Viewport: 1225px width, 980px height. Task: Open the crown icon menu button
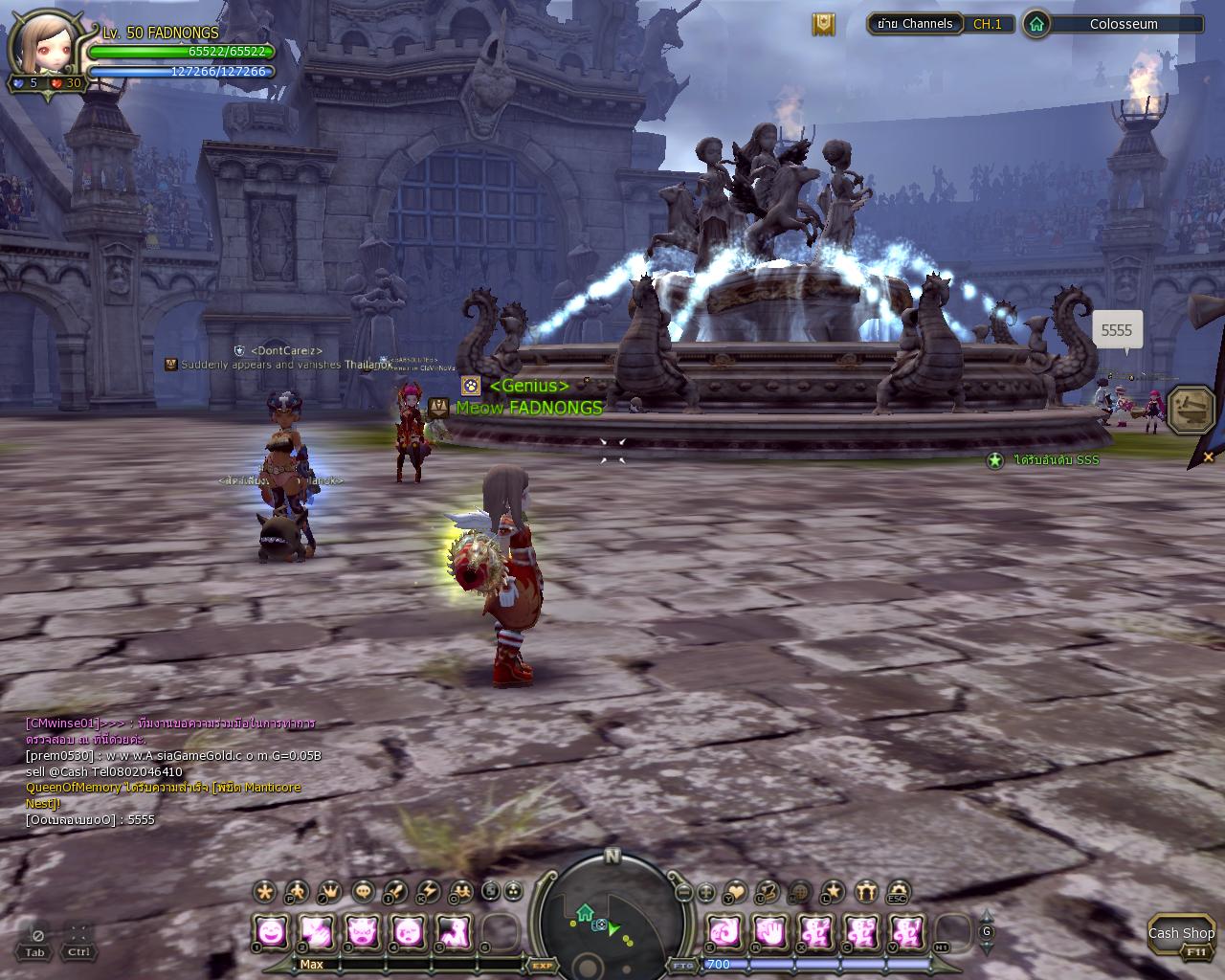[x=329, y=892]
